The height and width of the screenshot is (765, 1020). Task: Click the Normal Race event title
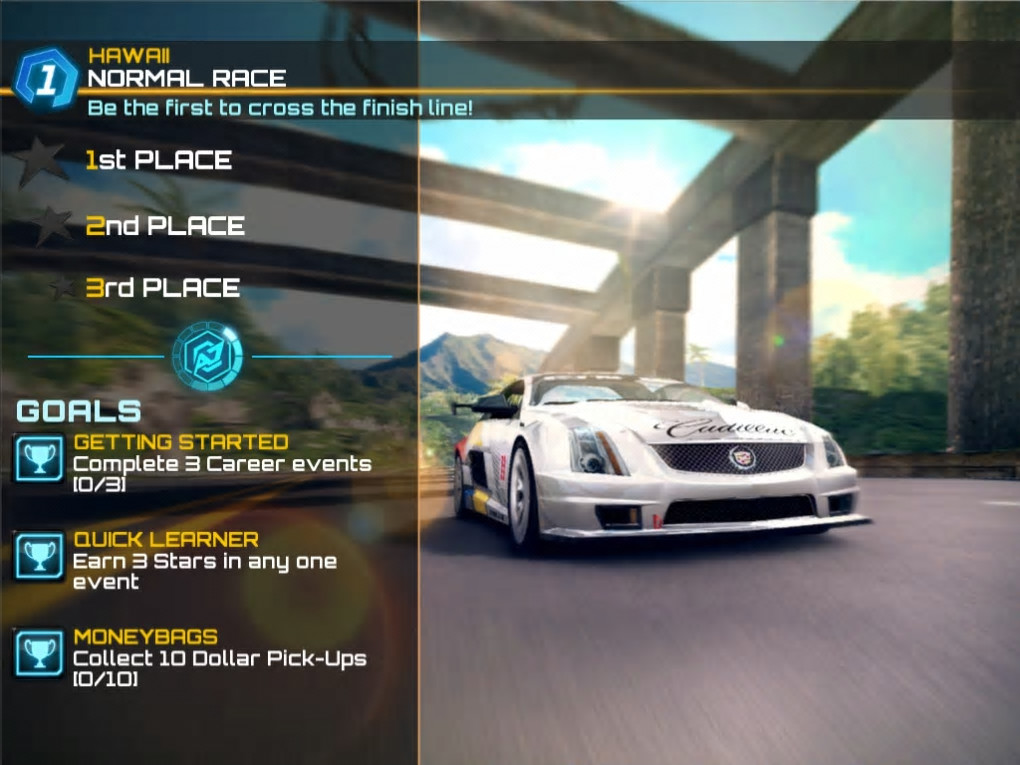pyautogui.click(x=187, y=78)
